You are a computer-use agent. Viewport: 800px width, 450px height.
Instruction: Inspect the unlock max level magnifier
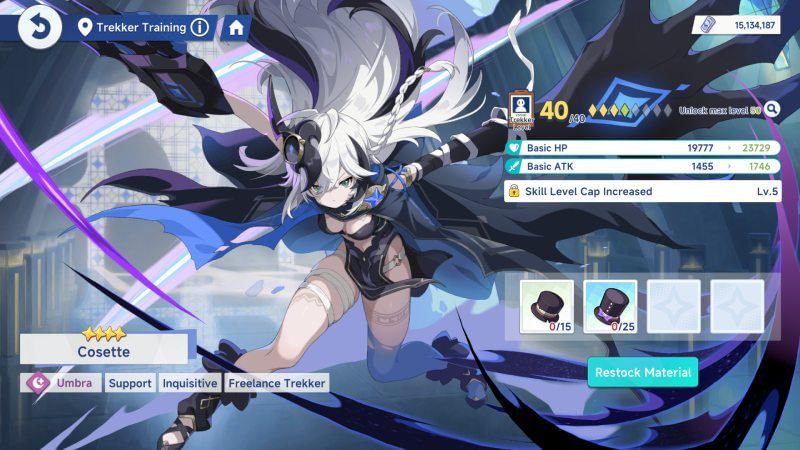point(771,110)
